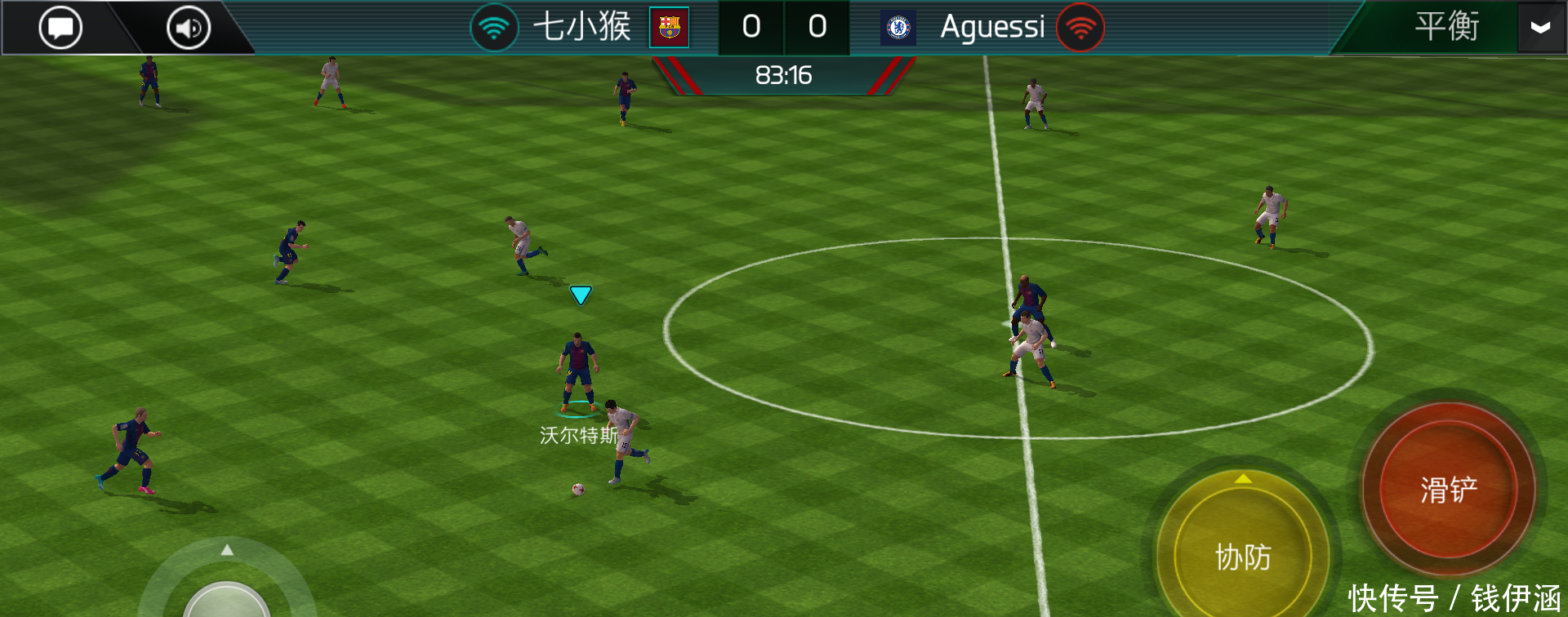Click the red wifi indicator beside Aguessi

tap(1079, 27)
